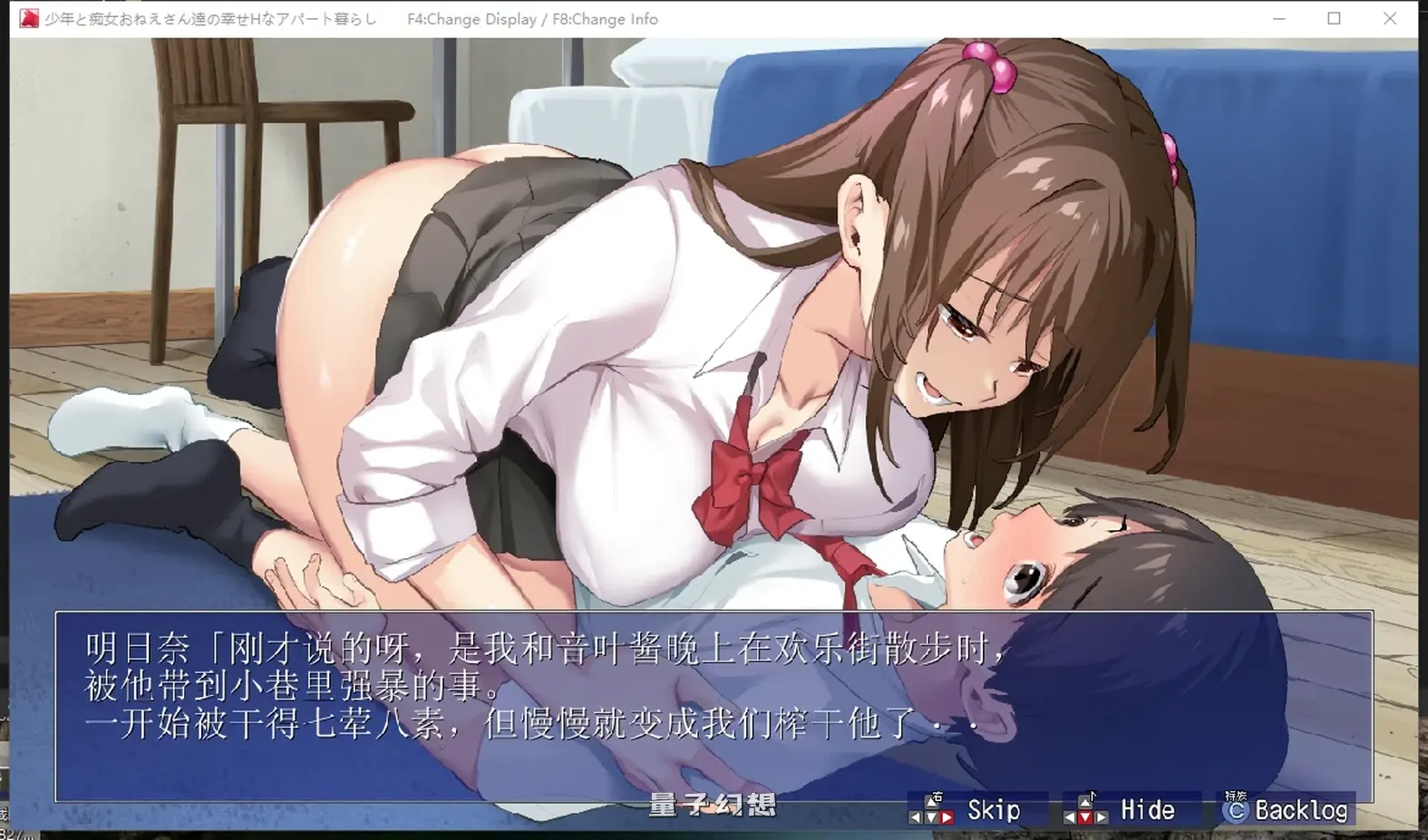Image resolution: width=1428 pixels, height=840 pixels.
Task: Click the left-arrow key hint beside Hide
Action: (1071, 816)
